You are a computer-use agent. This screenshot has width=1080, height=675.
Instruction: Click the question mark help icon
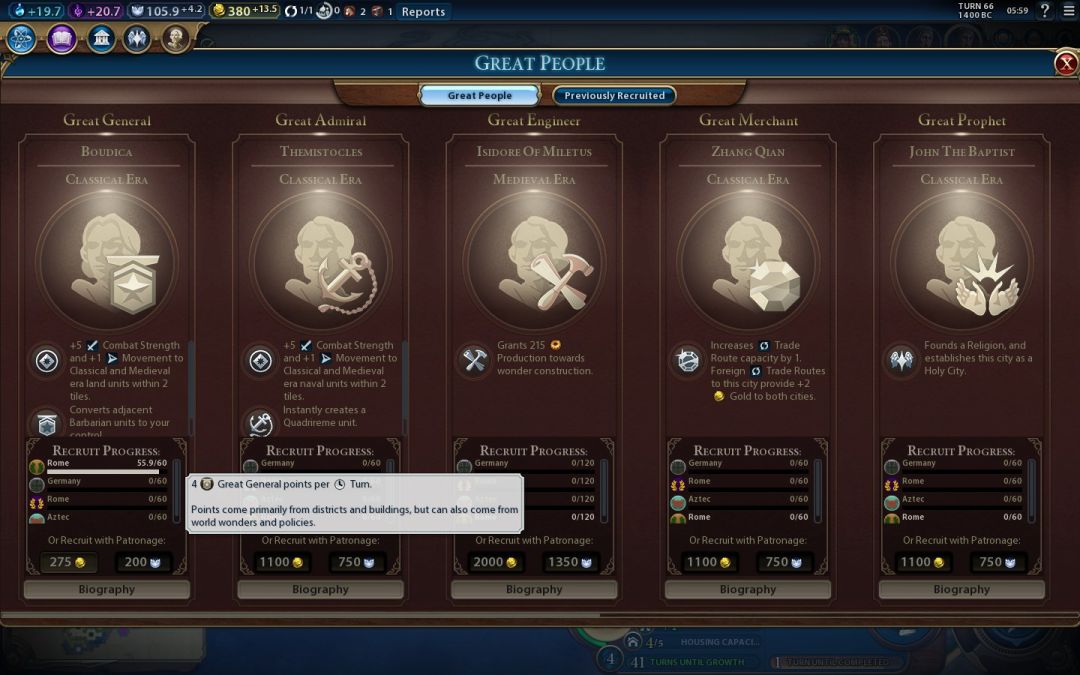tap(1045, 11)
